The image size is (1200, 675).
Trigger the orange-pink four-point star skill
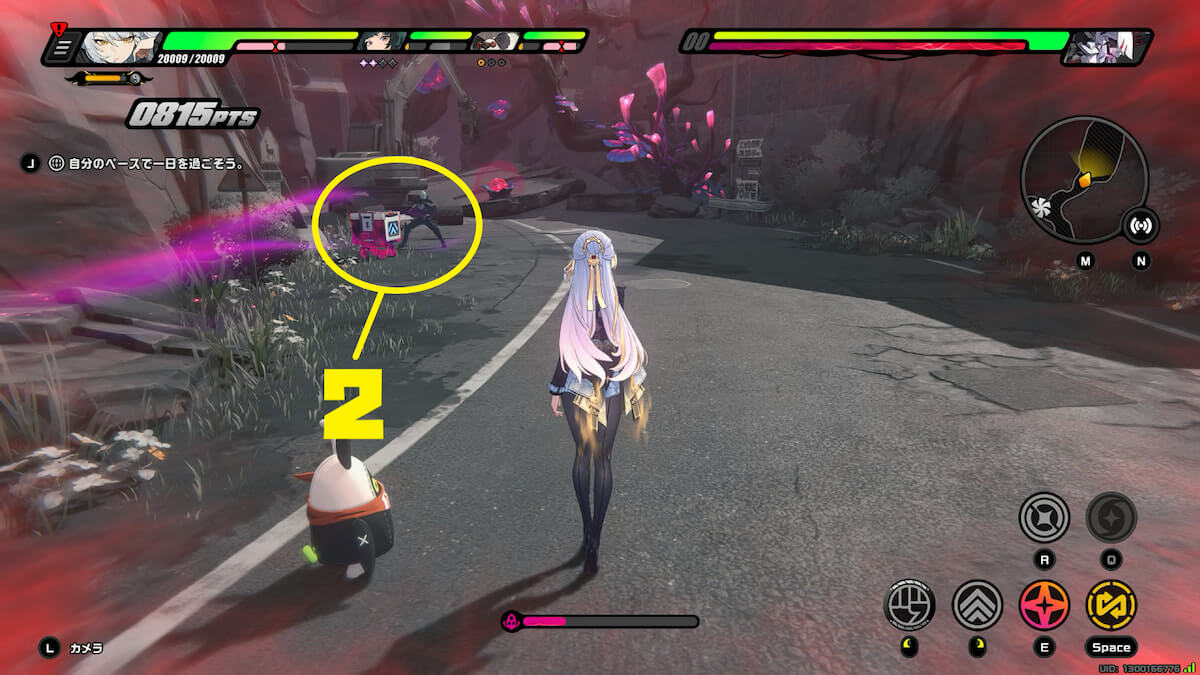tap(1044, 605)
